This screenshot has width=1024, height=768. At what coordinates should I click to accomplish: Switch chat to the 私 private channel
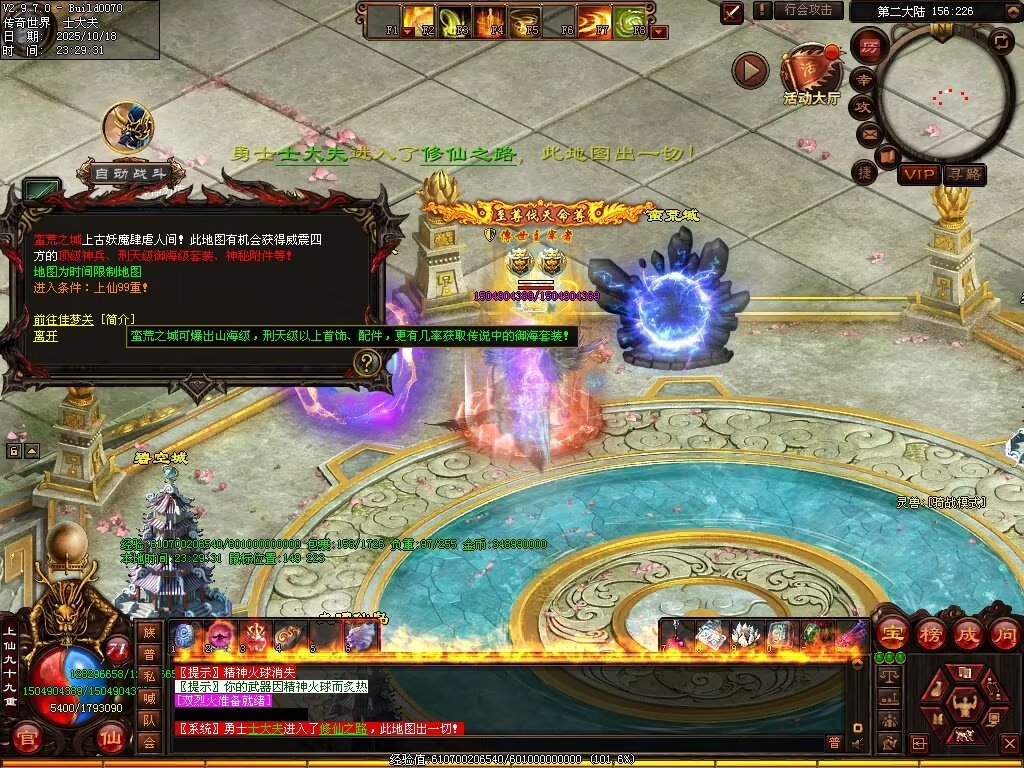pos(149,675)
